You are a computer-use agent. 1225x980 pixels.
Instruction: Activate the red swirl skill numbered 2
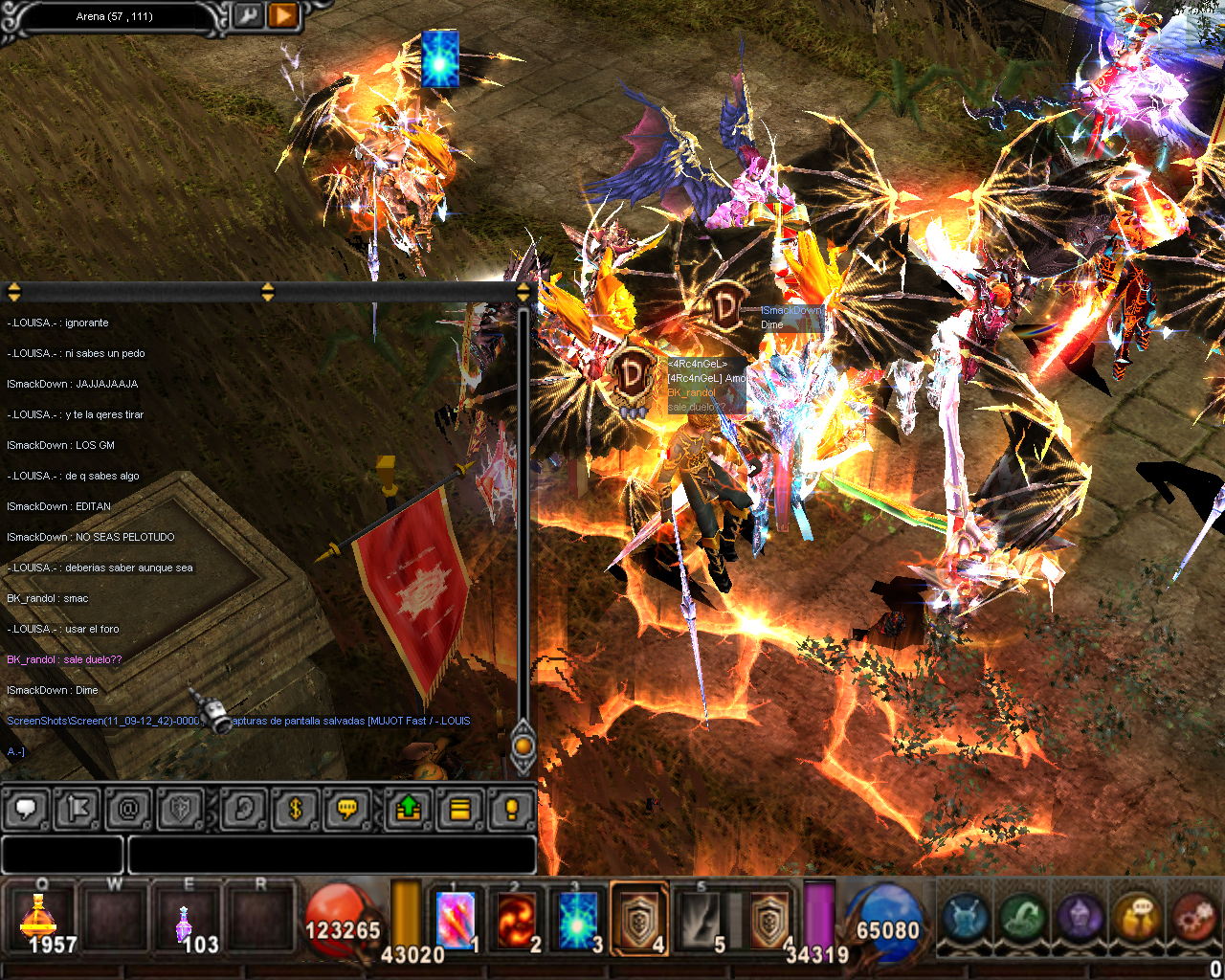pyautogui.click(x=517, y=920)
